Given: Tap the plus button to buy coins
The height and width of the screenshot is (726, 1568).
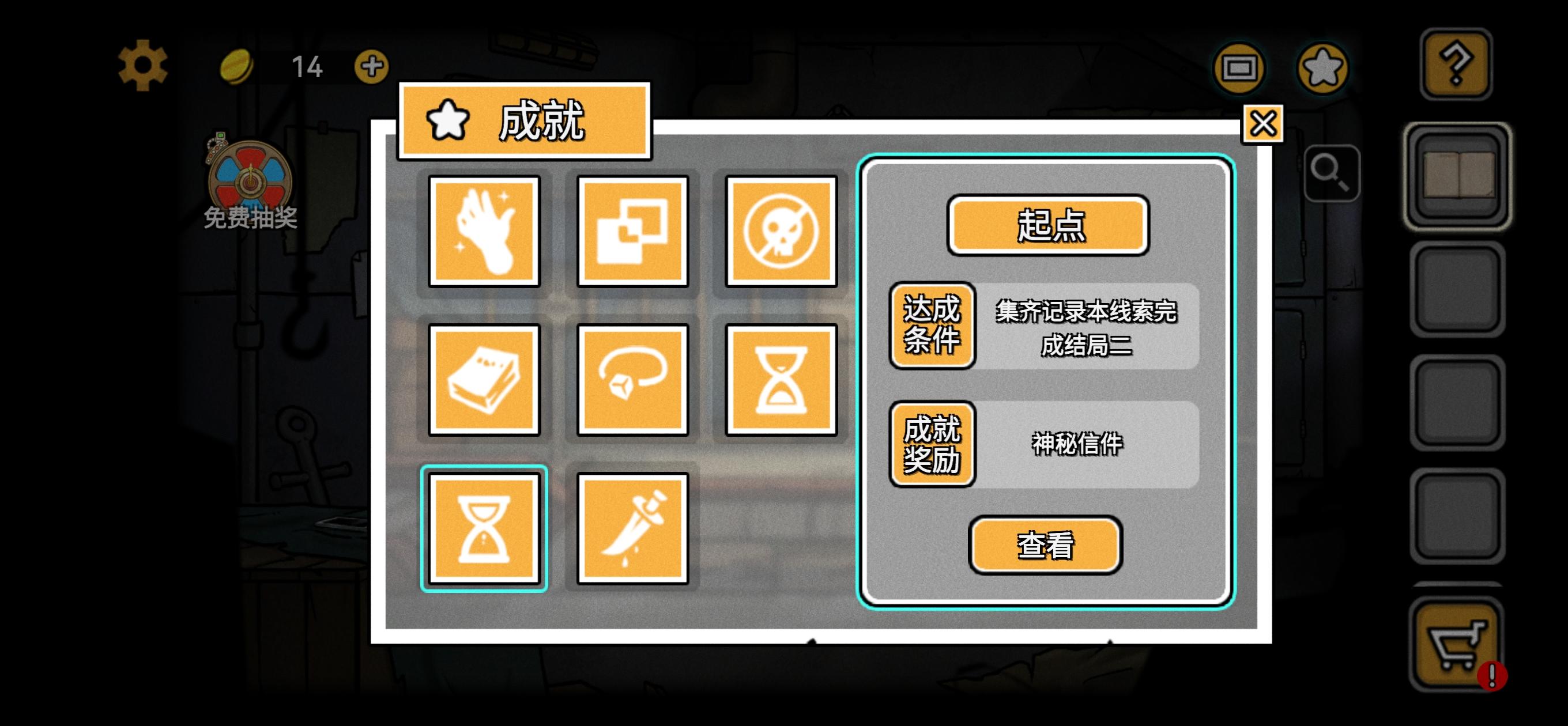Looking at the screenshot, I should [x=372, y=67].
